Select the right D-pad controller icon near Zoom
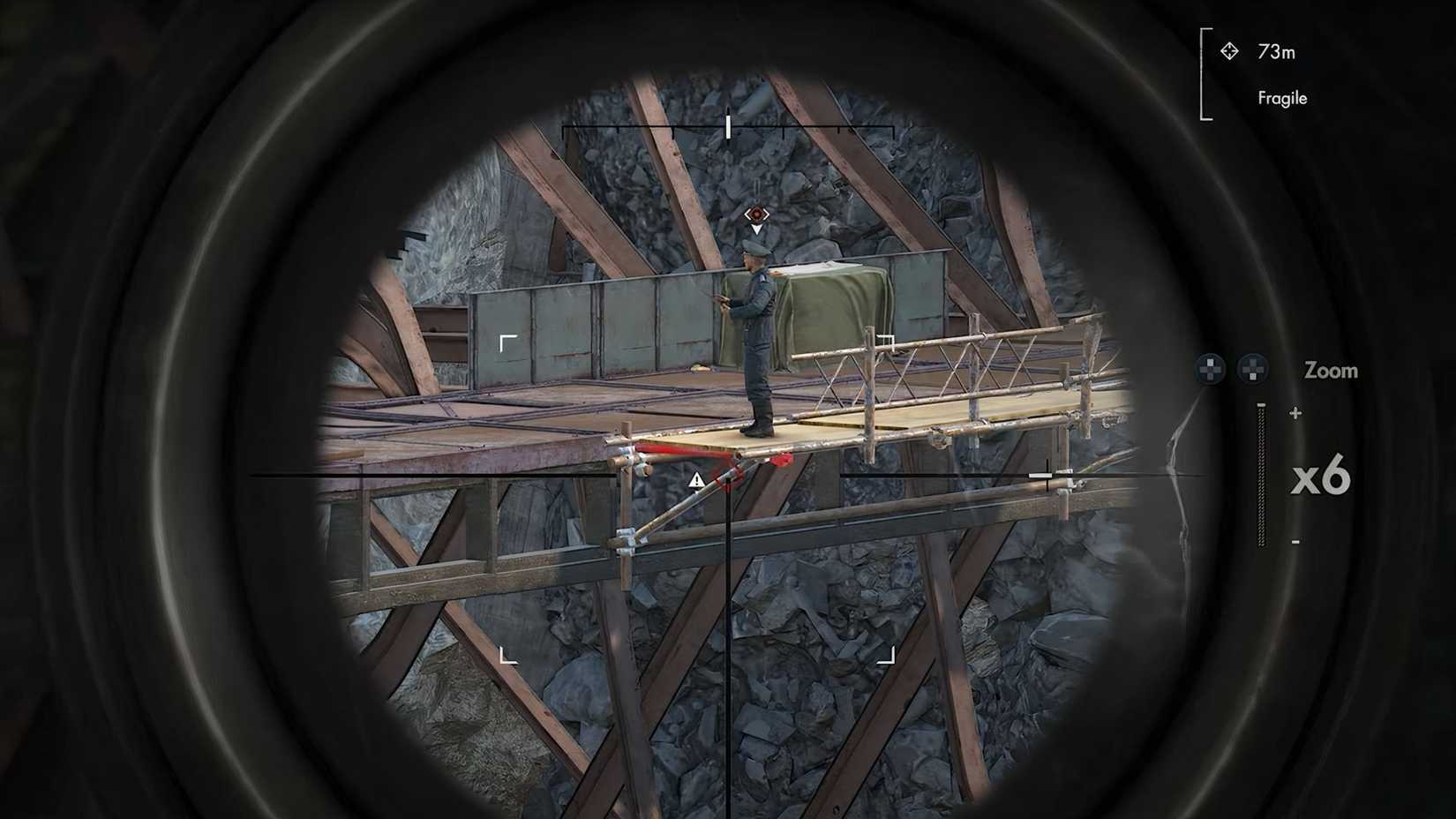1456x819 pixels. tap(1254, 369)
